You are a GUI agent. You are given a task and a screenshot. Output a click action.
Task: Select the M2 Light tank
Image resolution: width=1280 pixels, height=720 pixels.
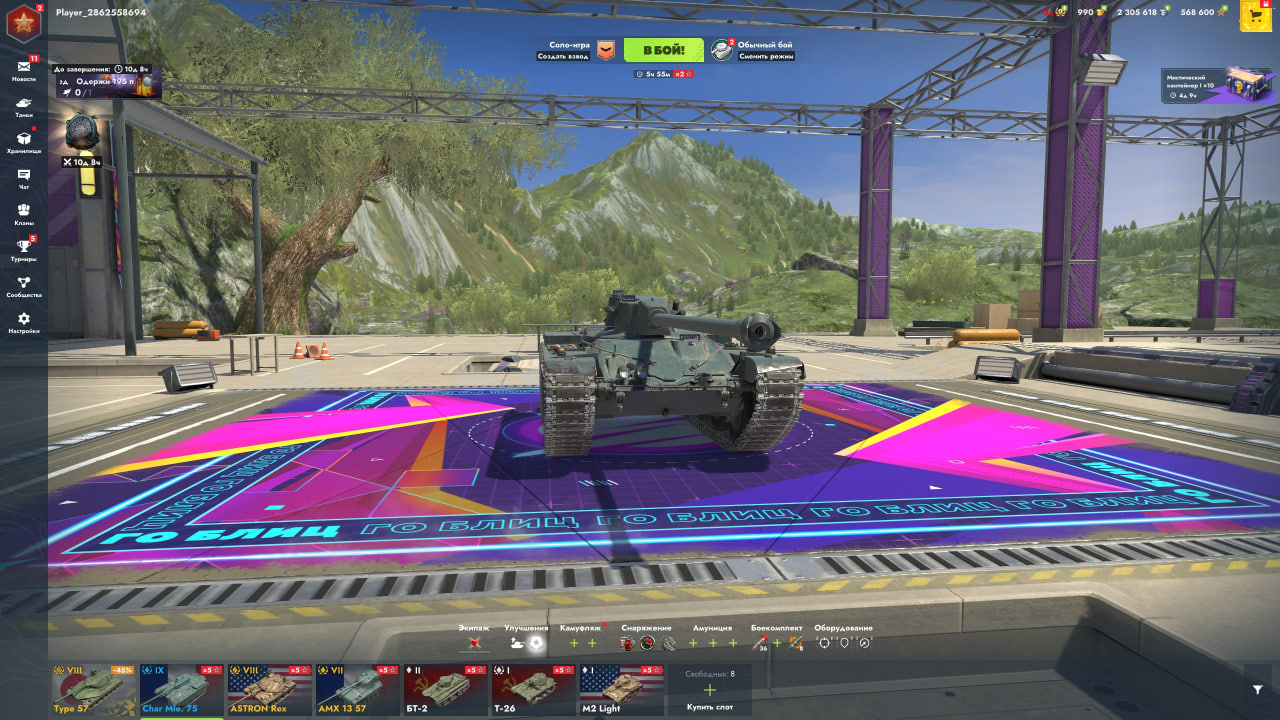pyautogui.click(x=621, y=690)
